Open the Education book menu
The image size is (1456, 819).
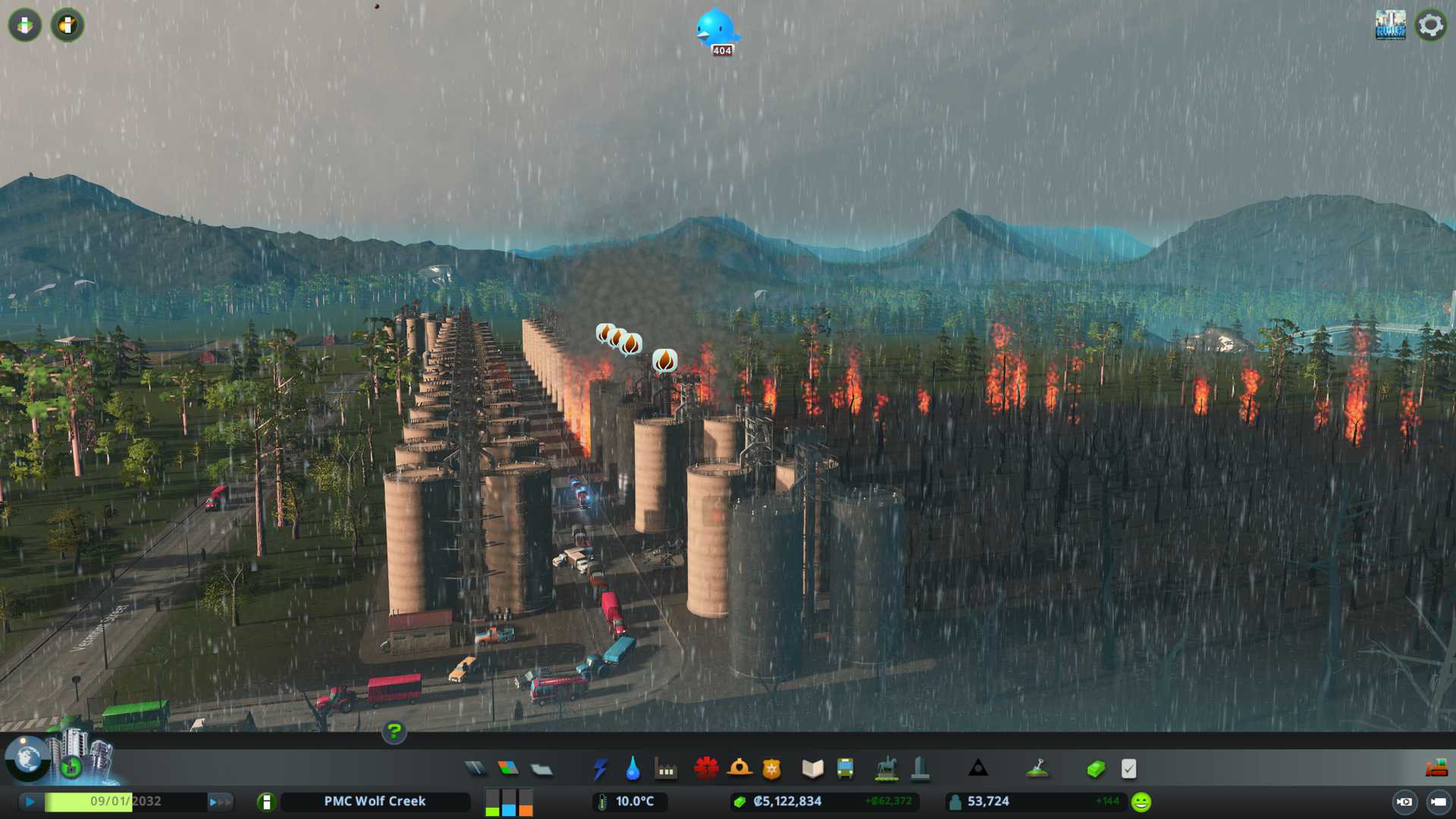[x=812, y=769]
